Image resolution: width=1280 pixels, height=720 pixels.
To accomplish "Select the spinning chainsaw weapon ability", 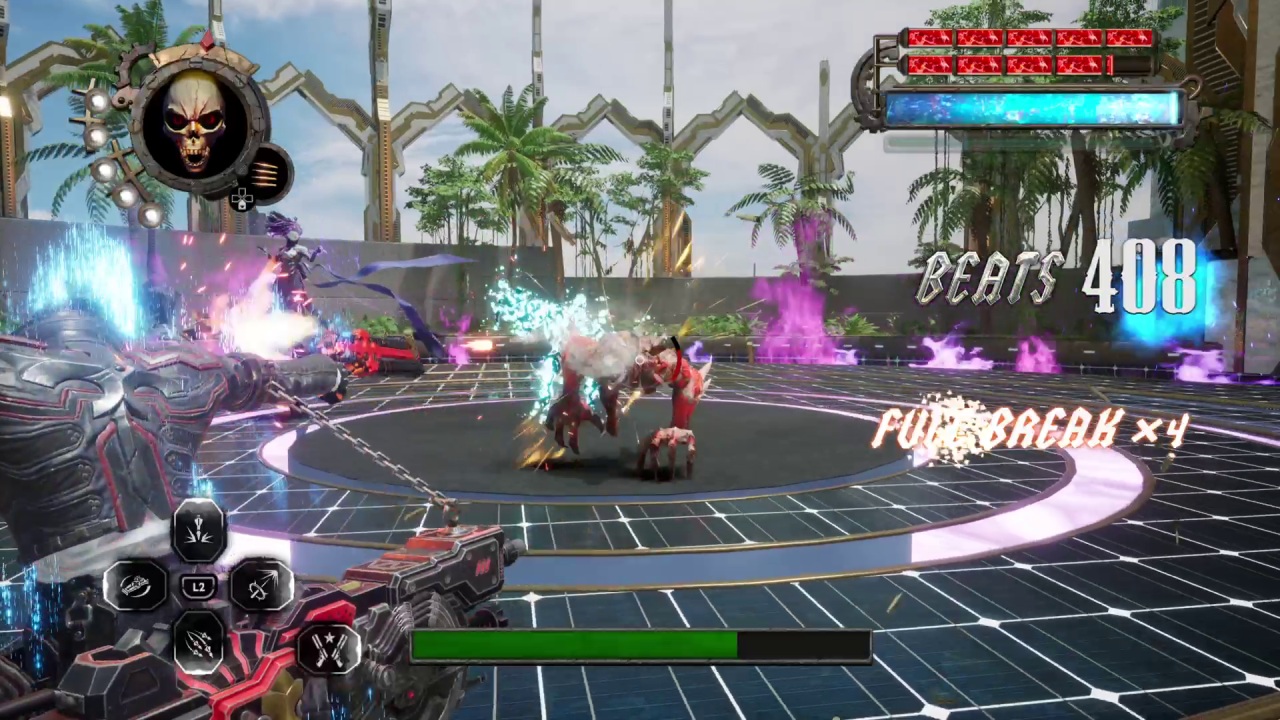I will click(136, 586).
